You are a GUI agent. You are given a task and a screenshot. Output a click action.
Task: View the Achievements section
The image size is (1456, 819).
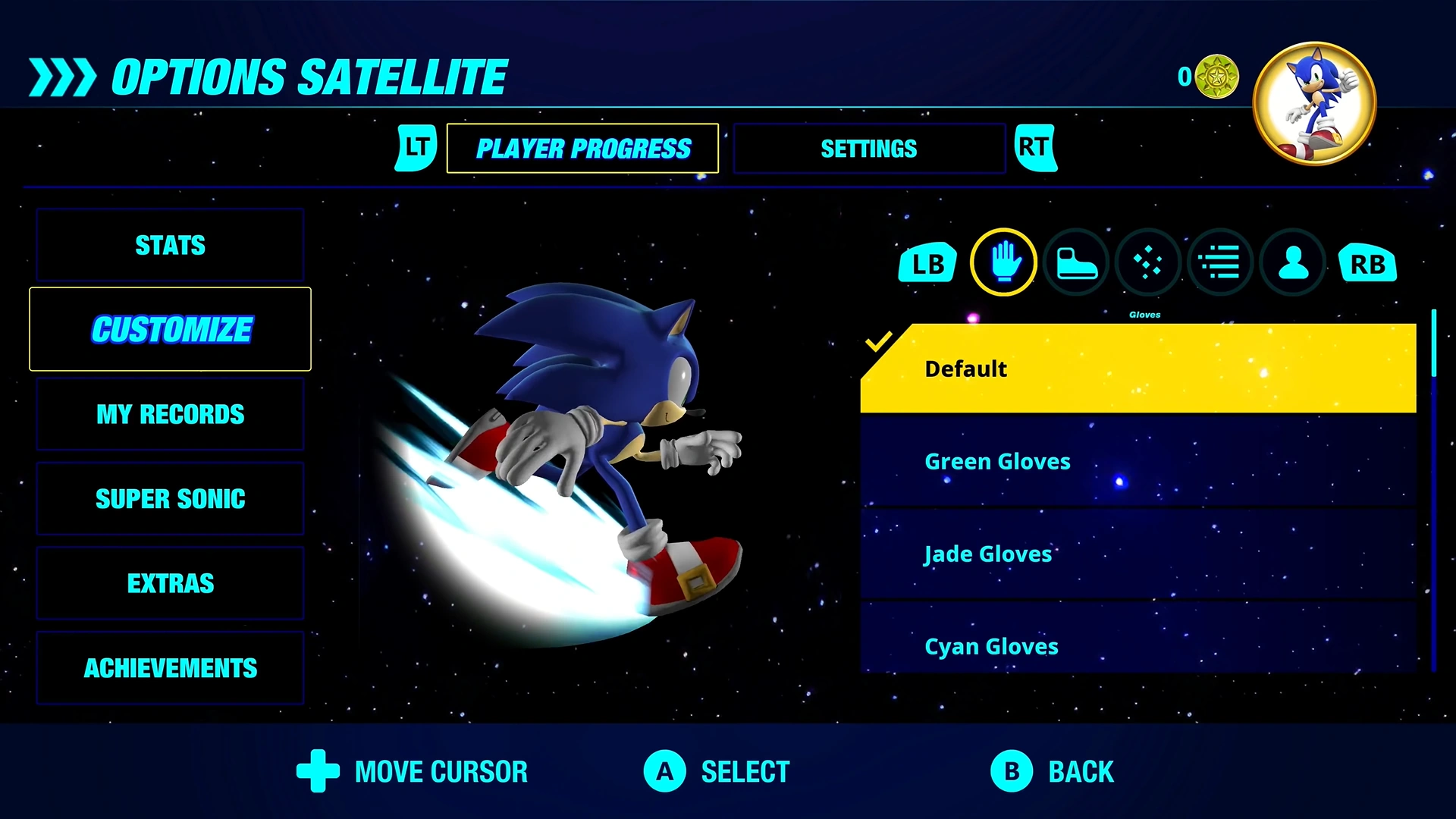(x=170, y=668)
